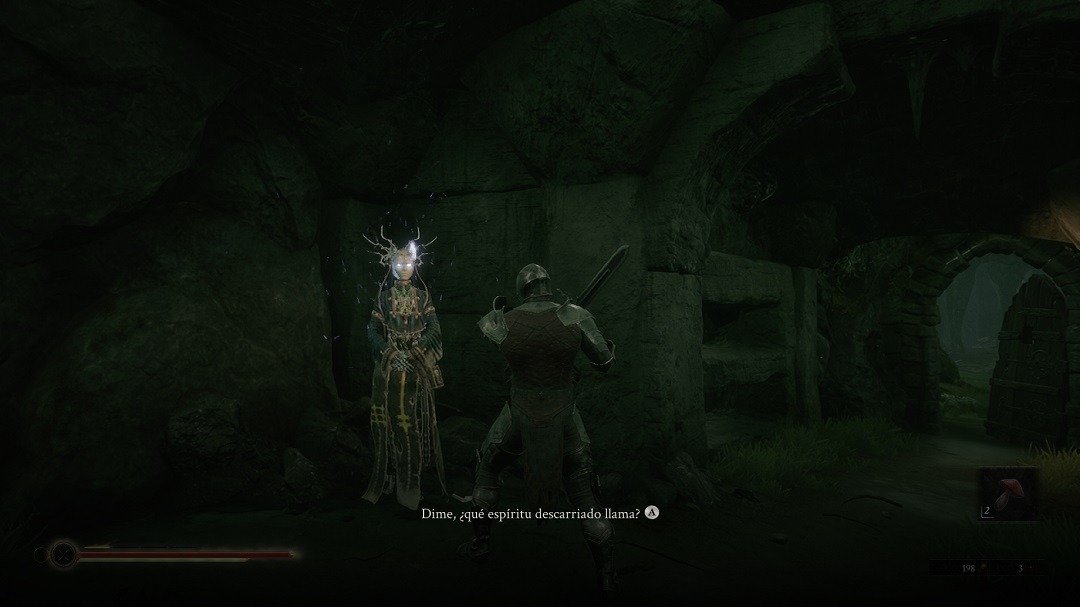1080x607 pixels.
Task: Select the red mushroom quick item slot
Action: coord(1006,493)
